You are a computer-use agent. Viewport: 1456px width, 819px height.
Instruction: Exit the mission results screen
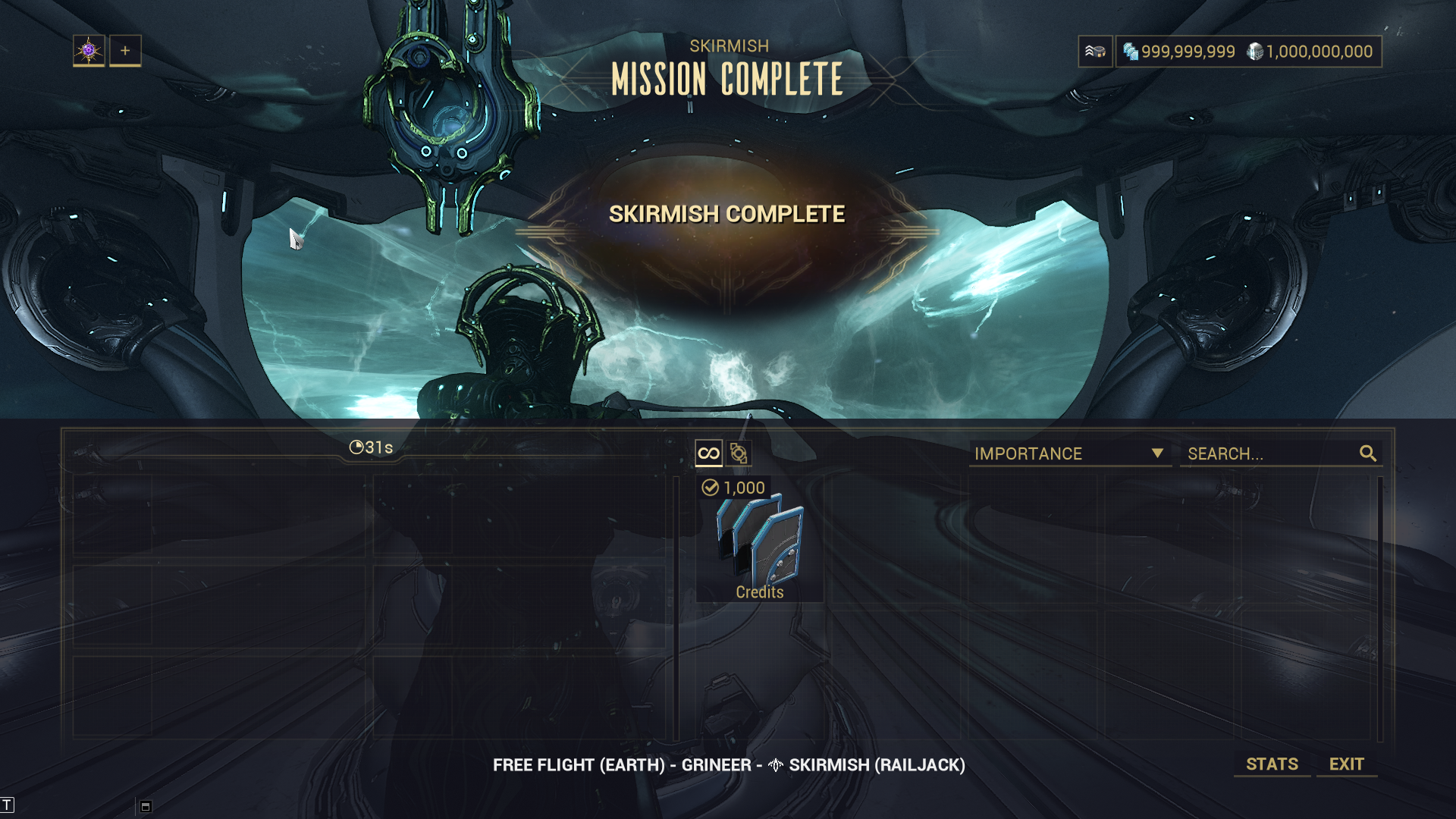click(x=1346, y=764)
